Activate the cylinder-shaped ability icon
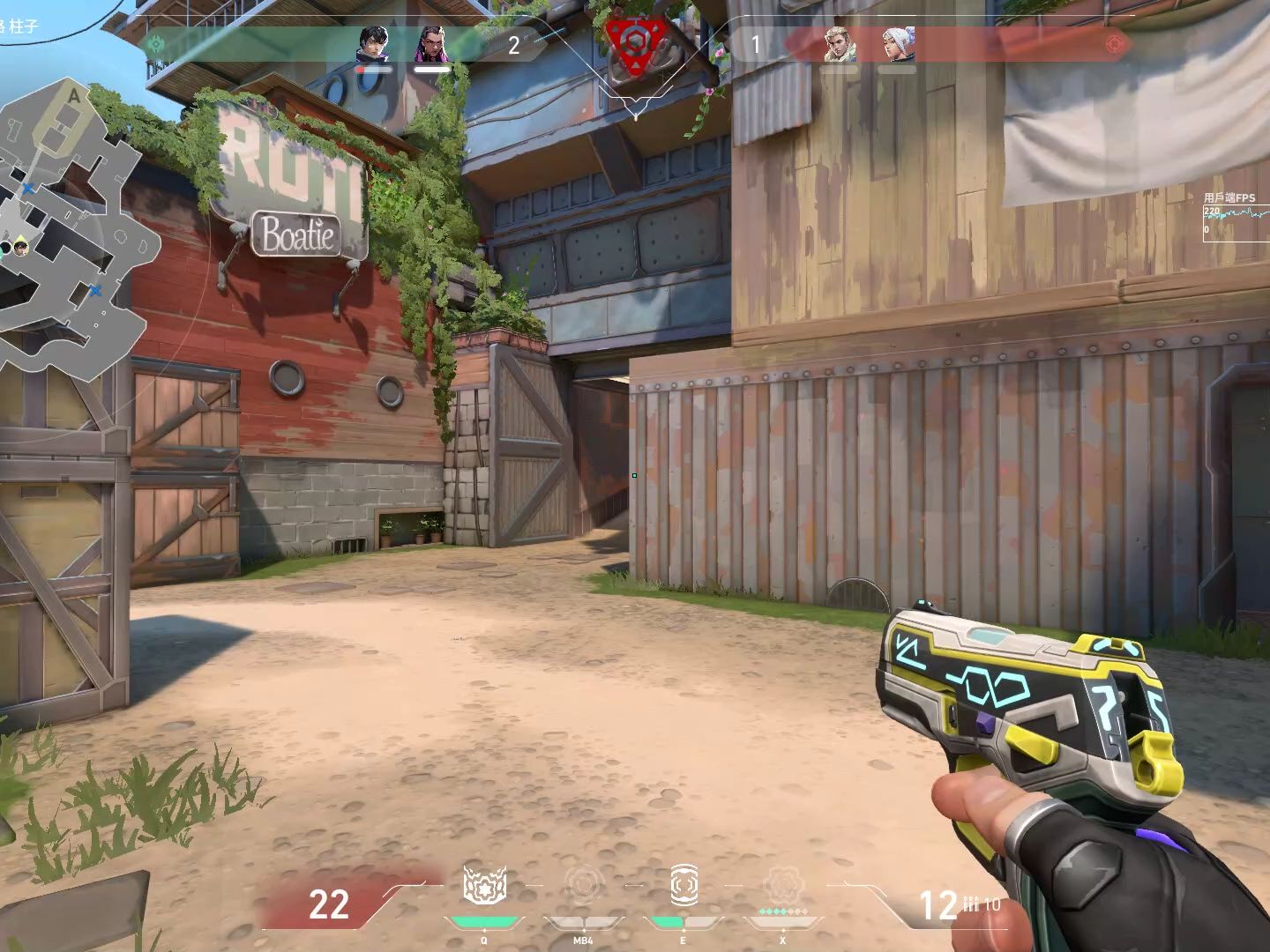The image size is (1270, 952). [684, 885]
